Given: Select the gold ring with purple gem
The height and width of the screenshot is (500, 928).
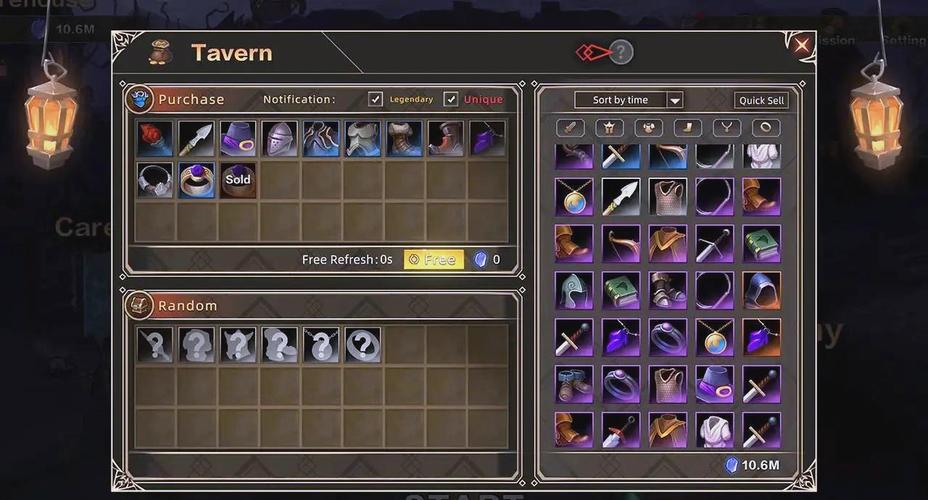Looking at the screenshot, I should (196, 181).
